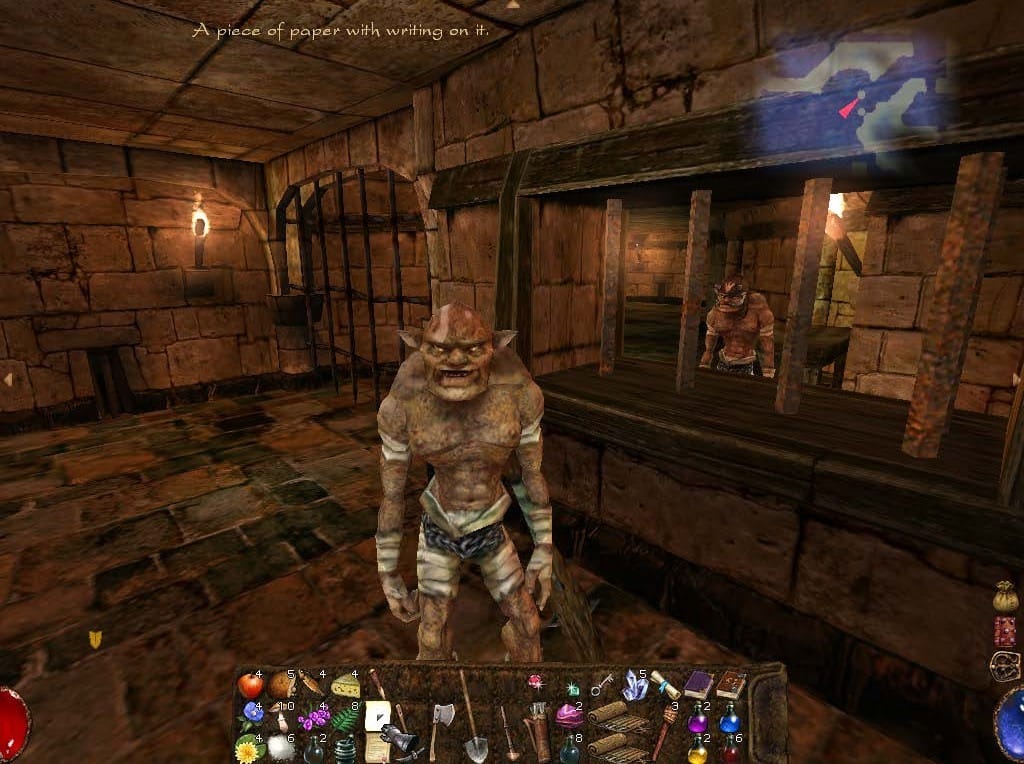Select the blue crystal cluster

(x=634, y=685)
